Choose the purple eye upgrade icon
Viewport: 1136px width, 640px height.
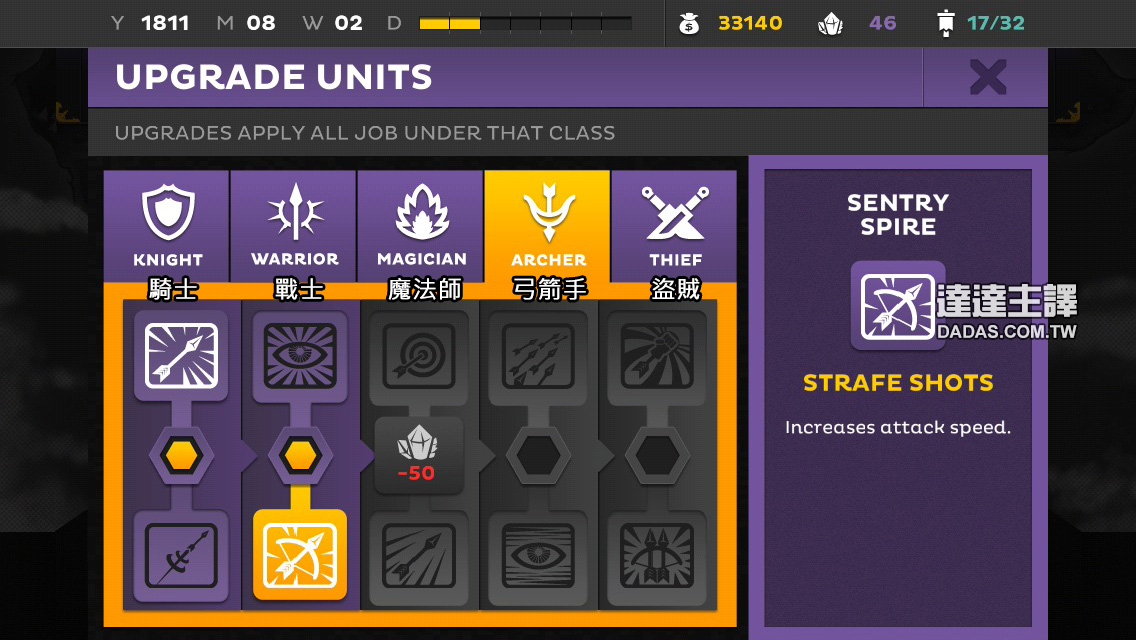(300, 355)
